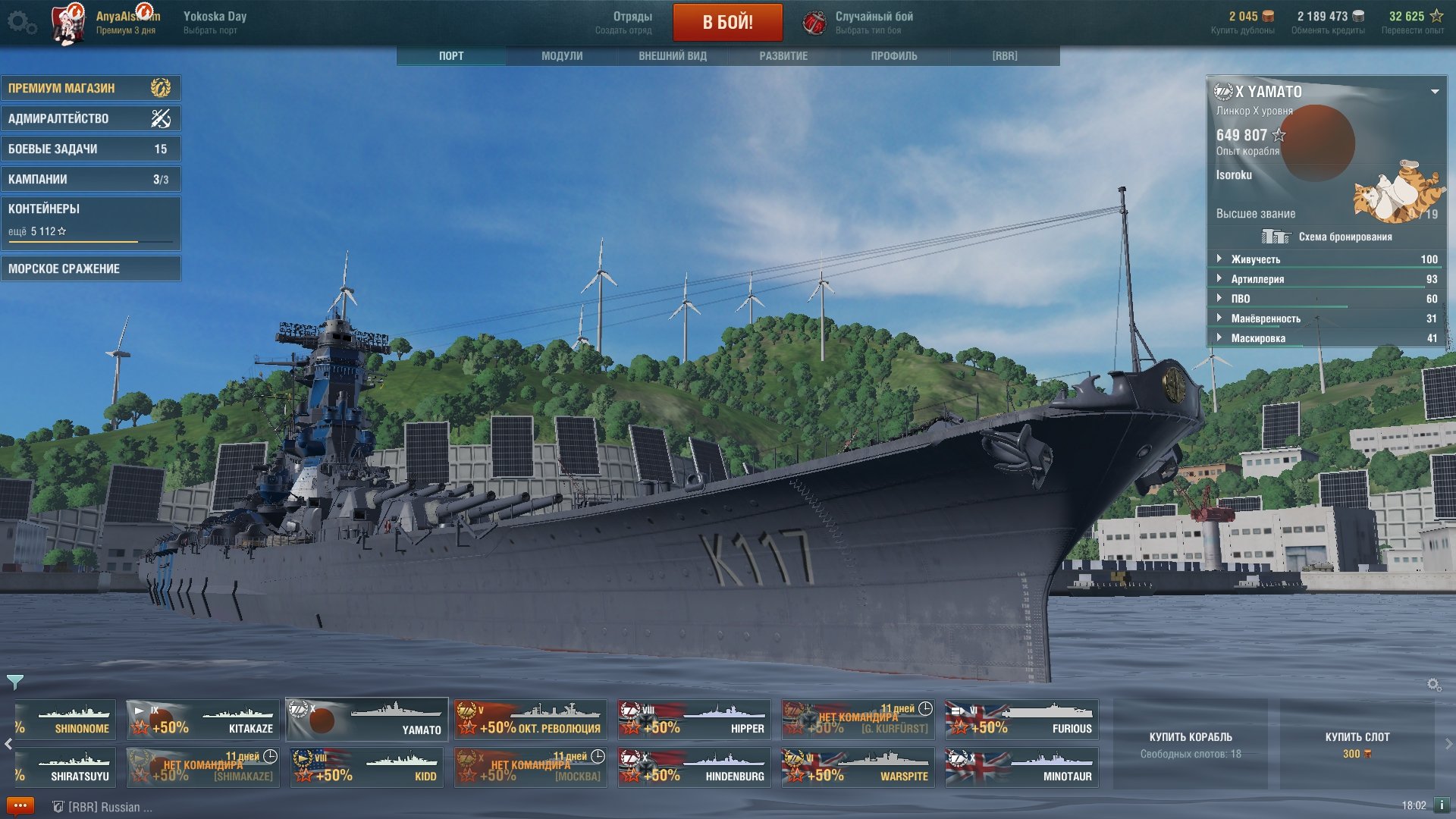Open the АДМИРАЛТЕЙСТВО menu

[90, 118]
